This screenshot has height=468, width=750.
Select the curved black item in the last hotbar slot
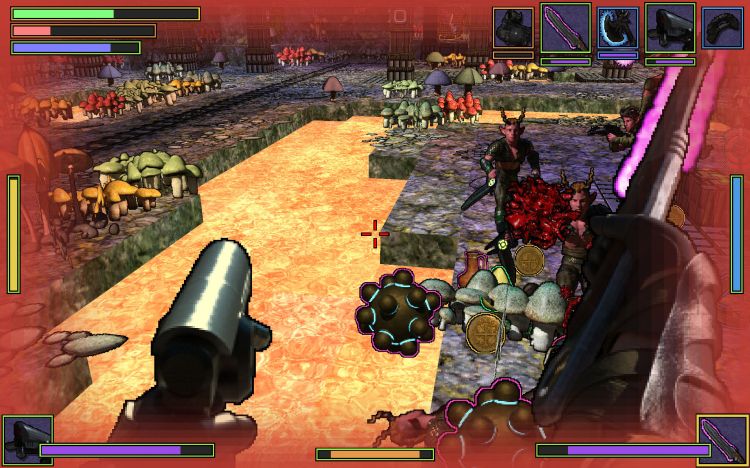(x=722, y=28)
